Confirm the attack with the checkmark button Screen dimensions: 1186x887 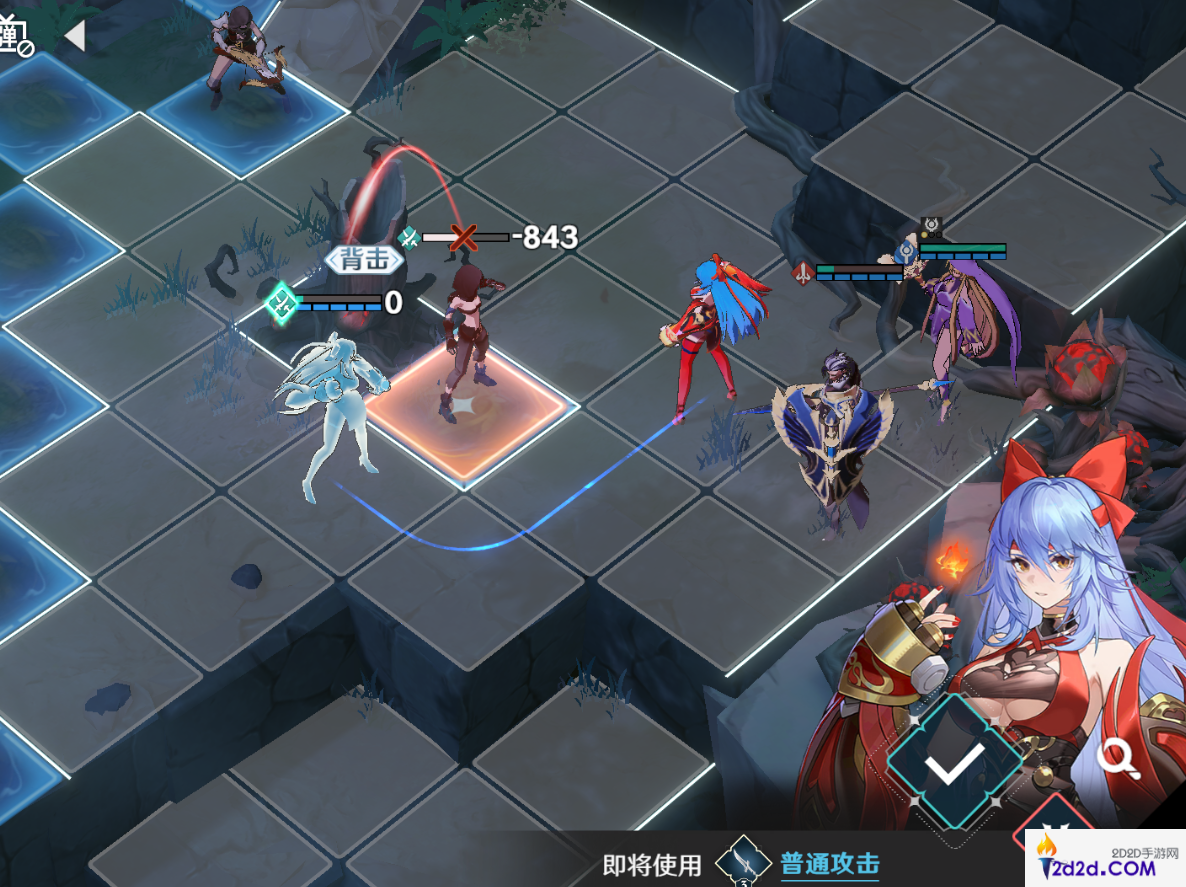tap(954, 765)
